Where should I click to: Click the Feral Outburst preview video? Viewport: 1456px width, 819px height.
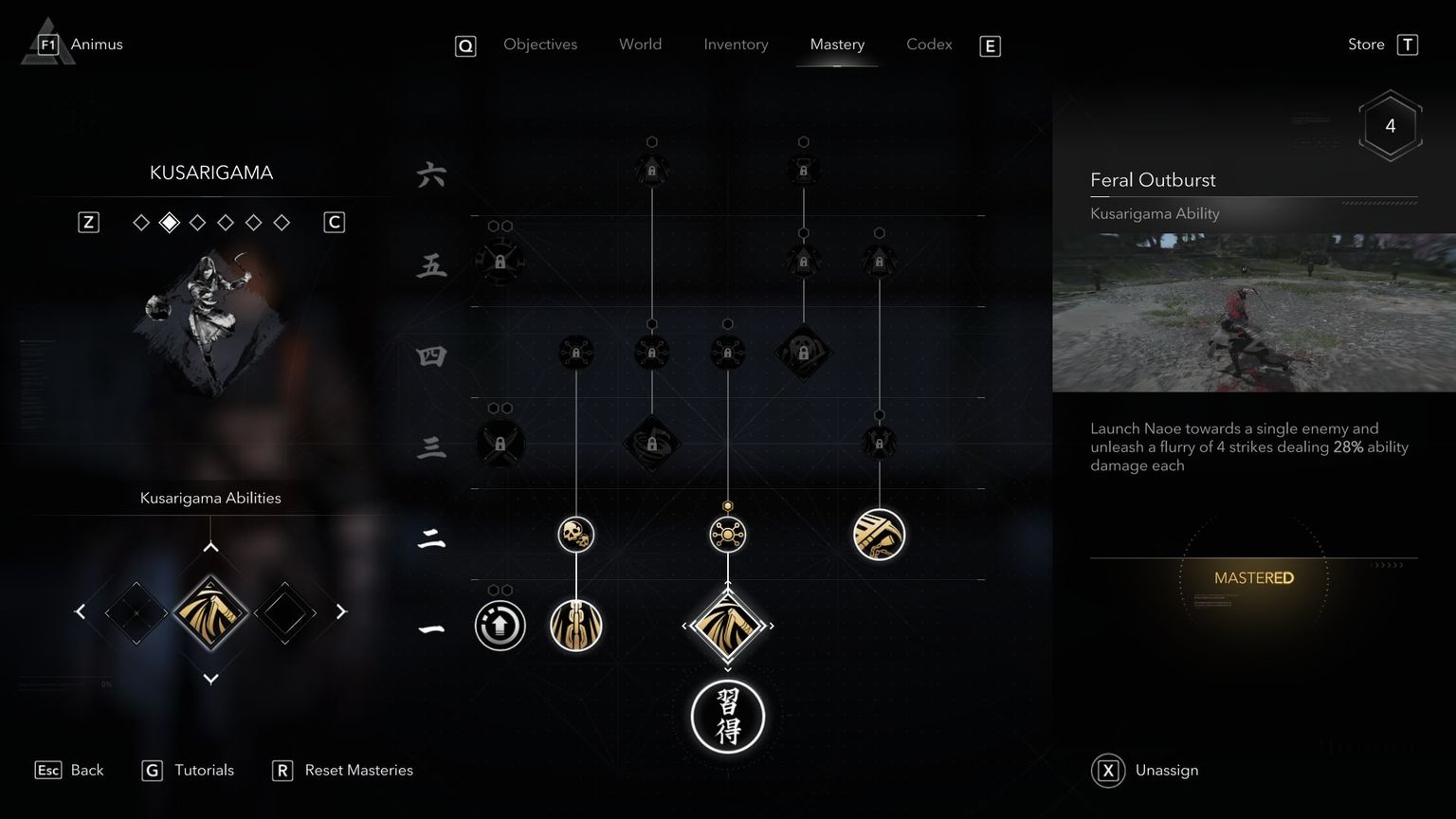point(1253,310)
